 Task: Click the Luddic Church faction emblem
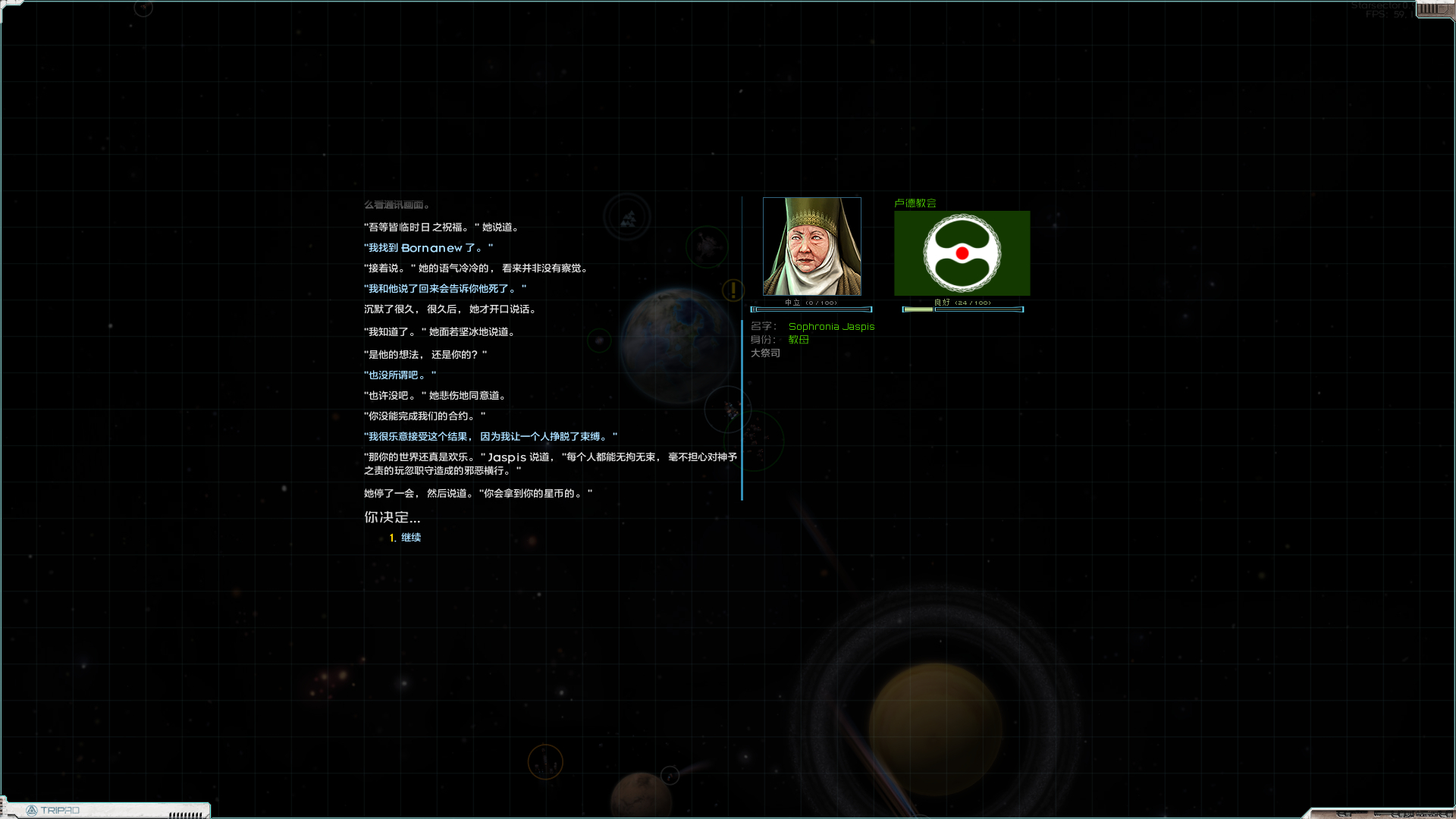[x=962, y=253]
